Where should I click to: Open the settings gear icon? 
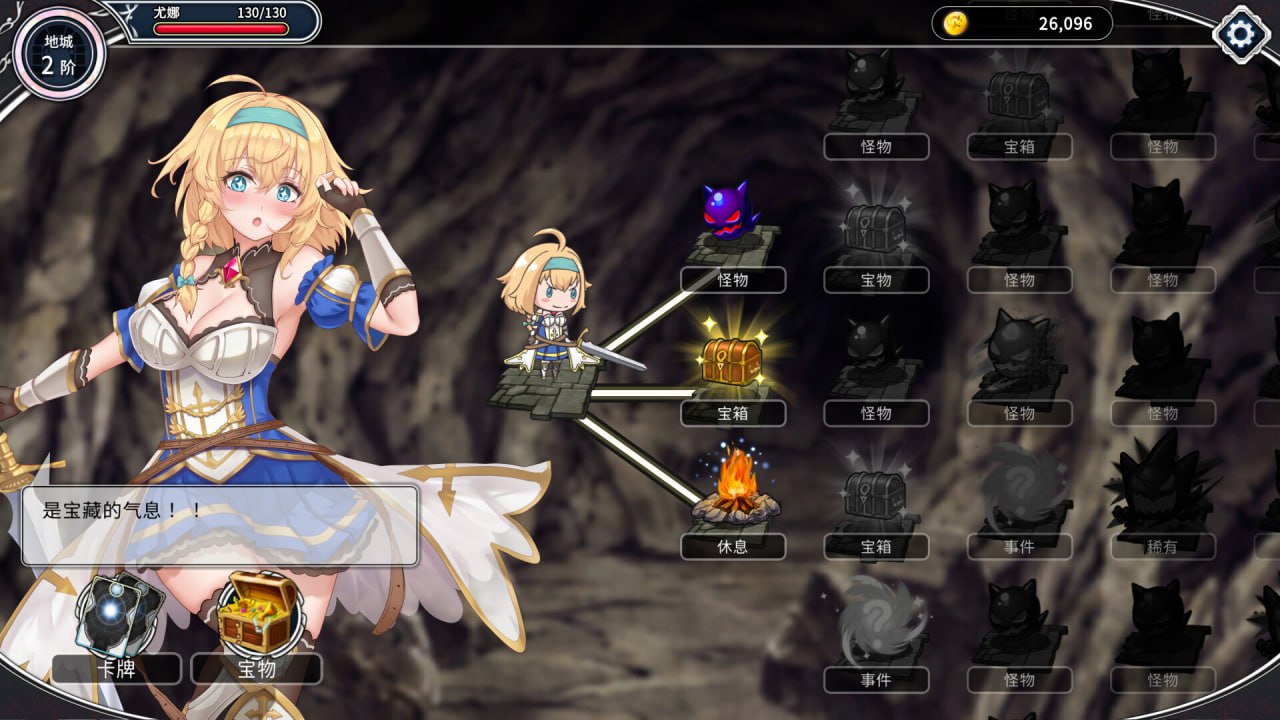[x=1241, y=33]
